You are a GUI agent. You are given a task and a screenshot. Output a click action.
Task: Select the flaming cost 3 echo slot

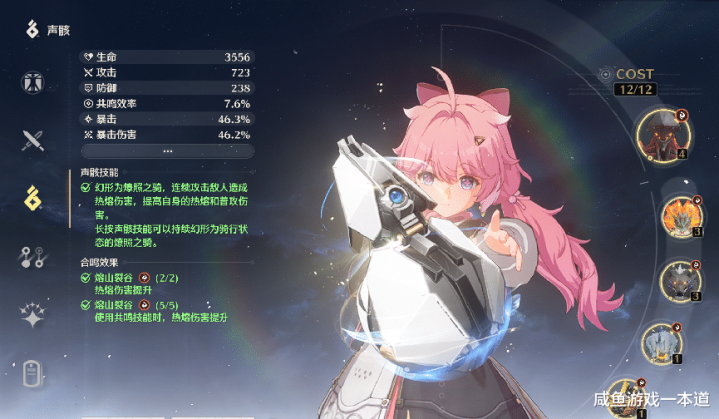[680, 213]
